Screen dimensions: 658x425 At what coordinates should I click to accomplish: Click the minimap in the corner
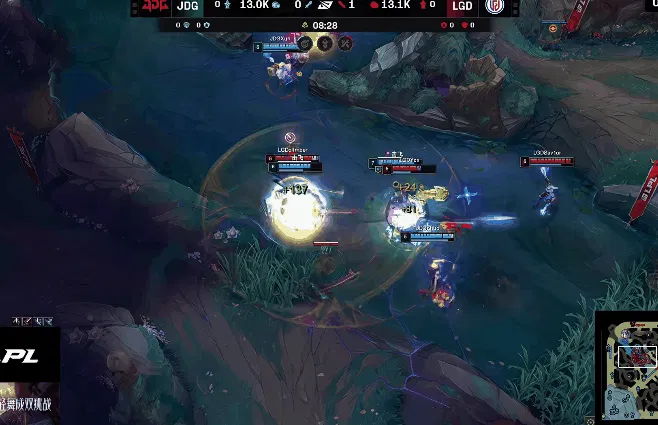pos(627,367)
